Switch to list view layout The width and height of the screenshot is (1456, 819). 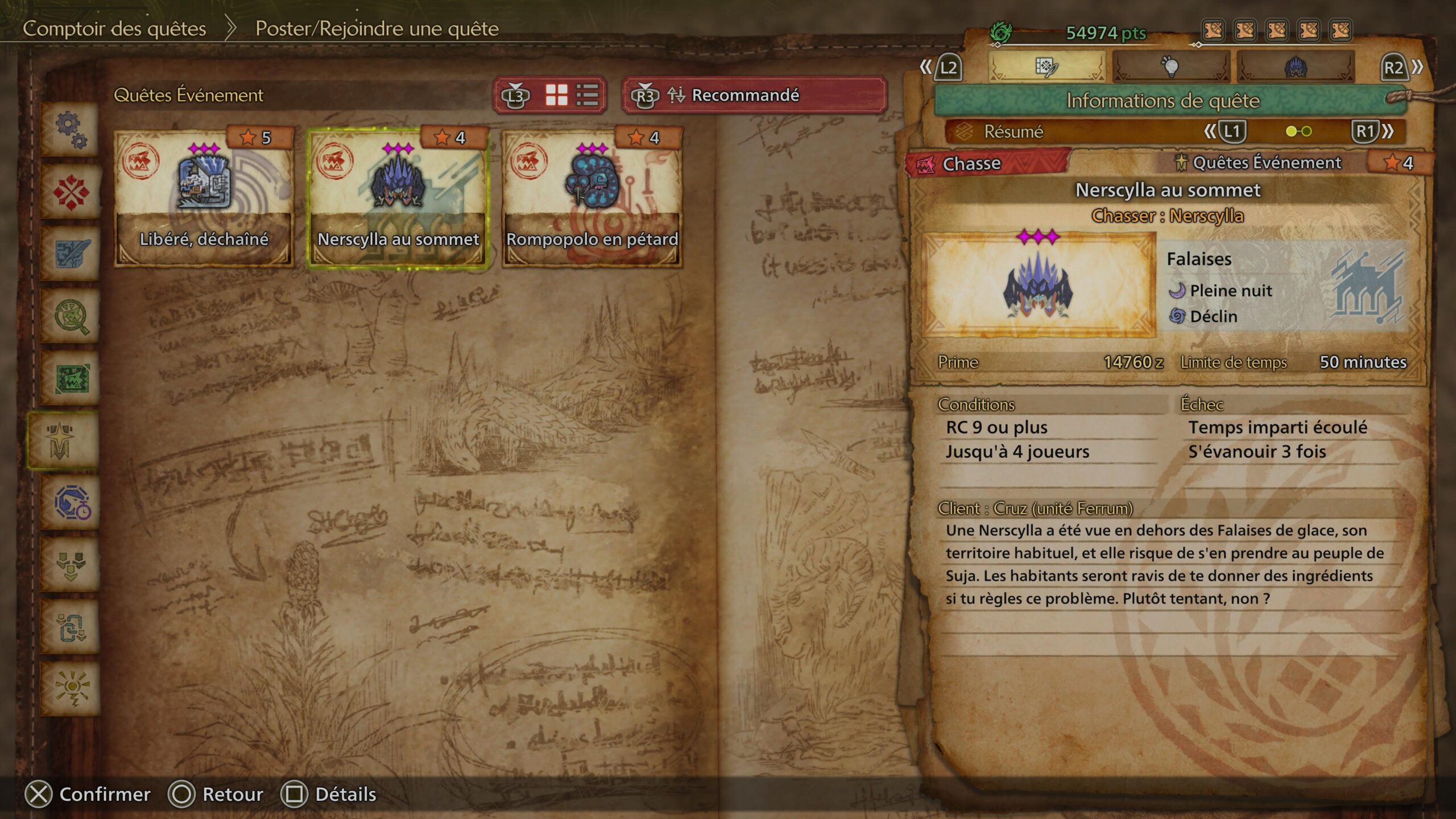tap(587, 95)
